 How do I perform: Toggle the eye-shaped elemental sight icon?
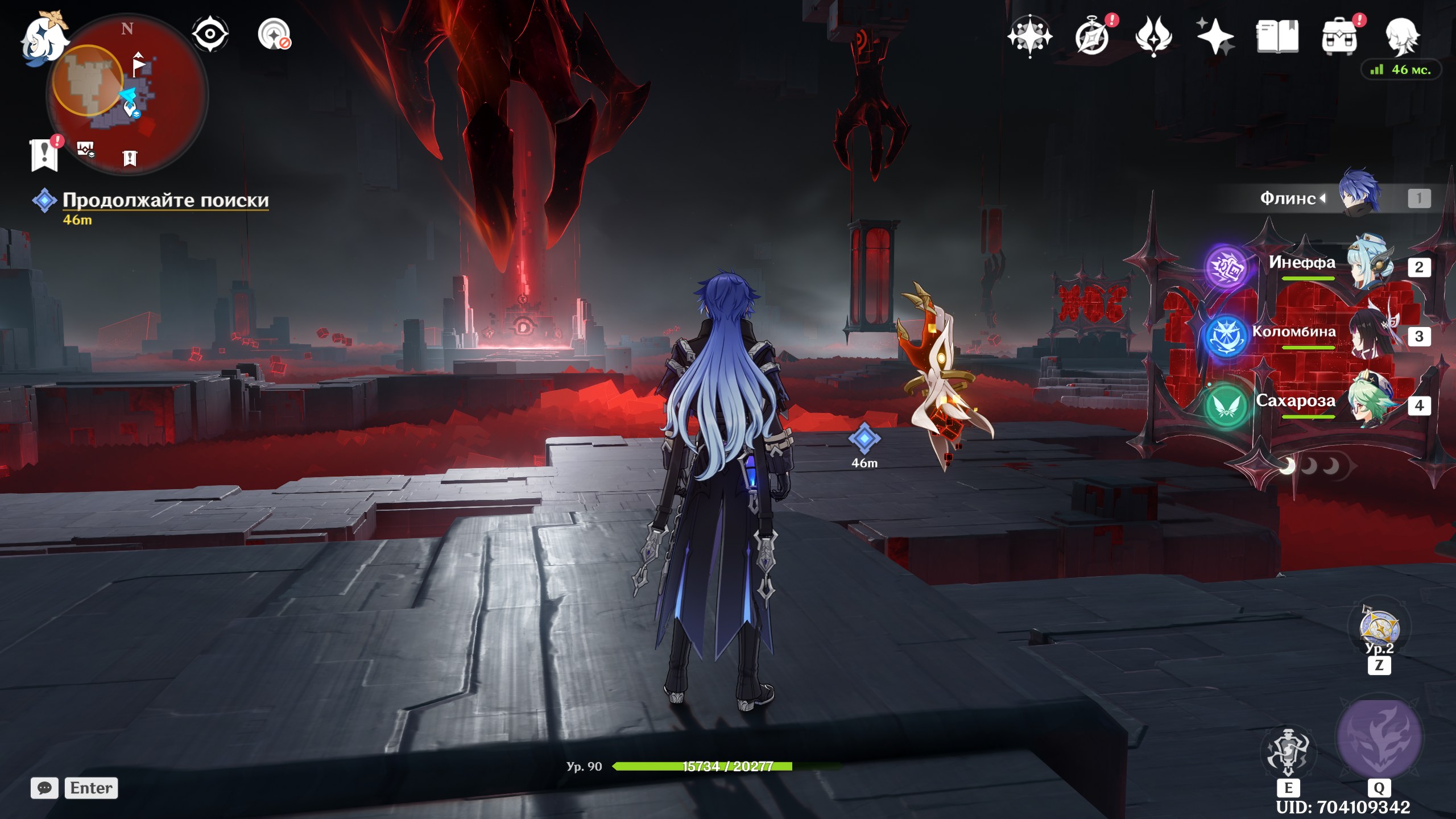tap(210, 34)
